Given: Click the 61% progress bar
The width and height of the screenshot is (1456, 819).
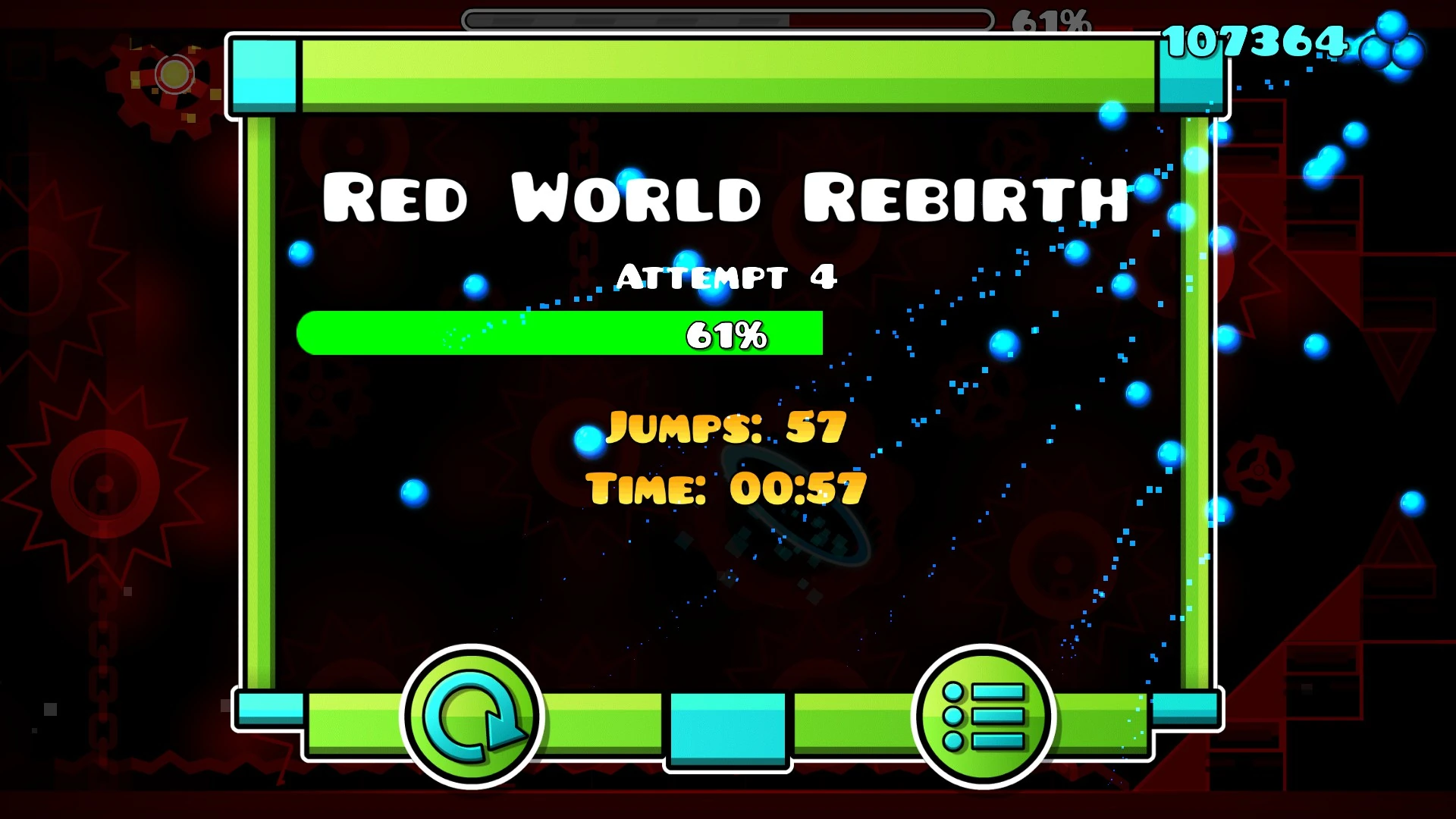Looking at the screenshot, I should 561,334.
